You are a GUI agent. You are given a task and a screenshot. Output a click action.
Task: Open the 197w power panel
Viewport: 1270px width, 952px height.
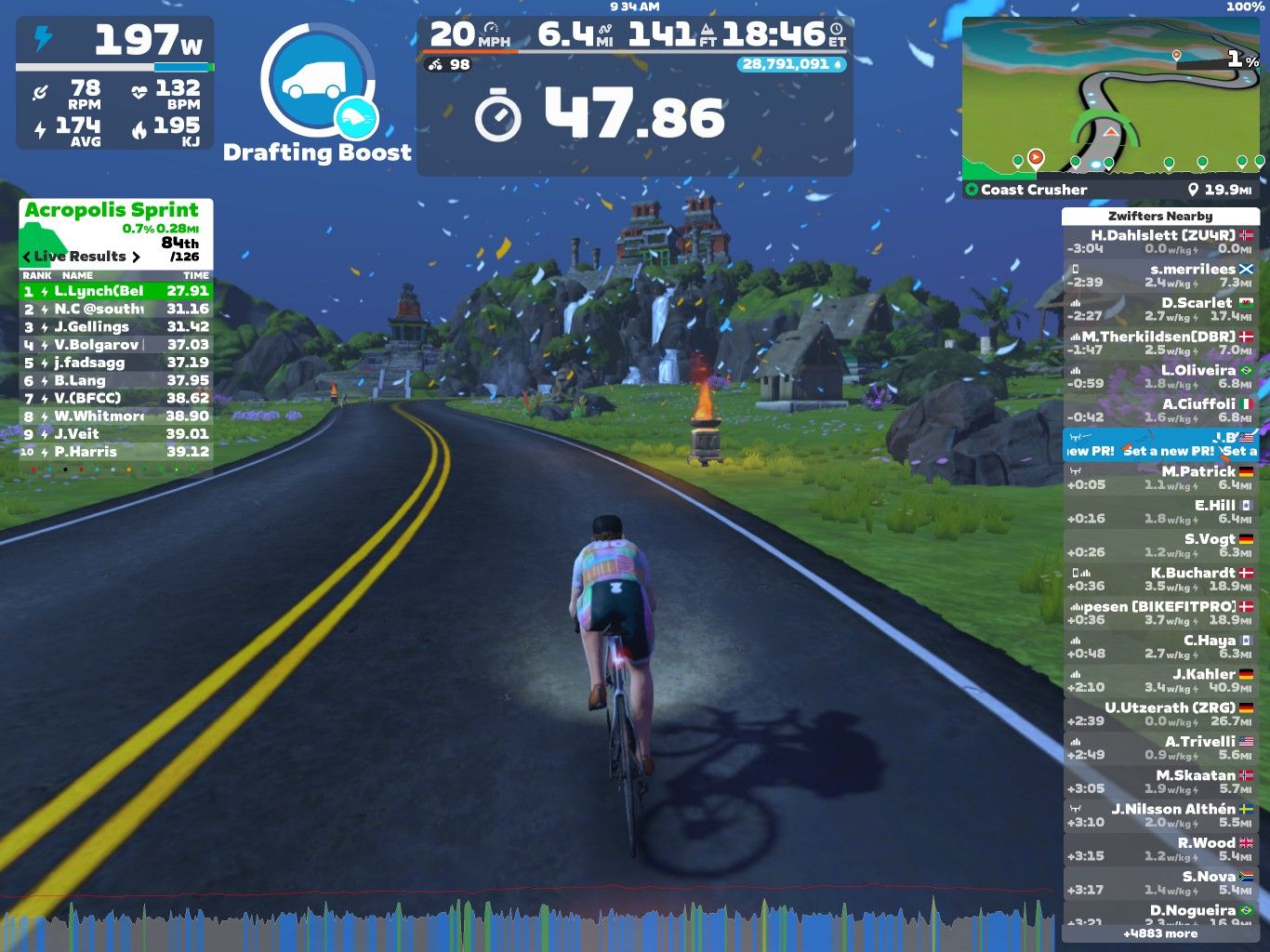pyautogui.click(x=115, y=83)
